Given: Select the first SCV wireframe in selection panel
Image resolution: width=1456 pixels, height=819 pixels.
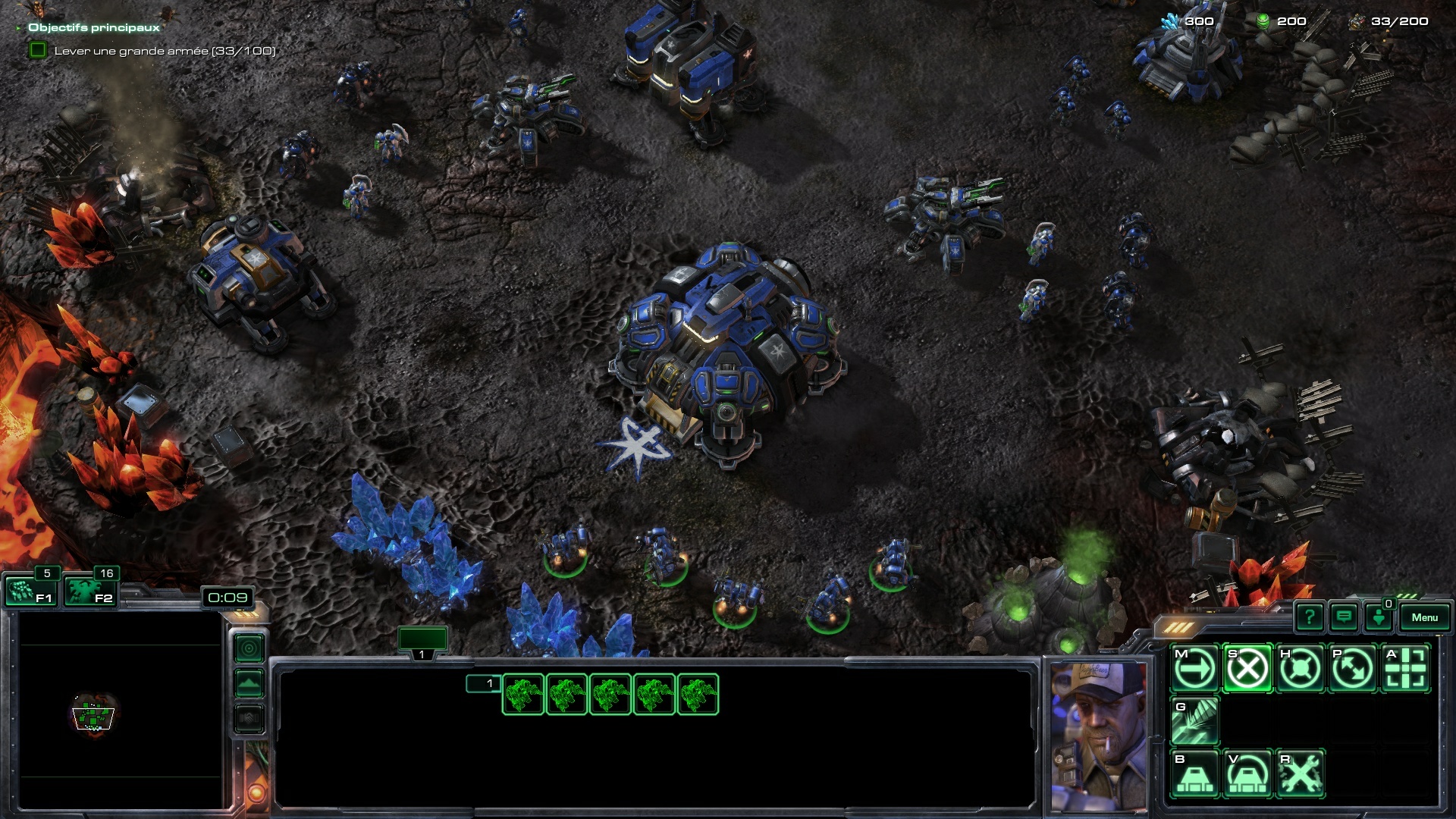Looking at the screenshot, I should point(523,695).
